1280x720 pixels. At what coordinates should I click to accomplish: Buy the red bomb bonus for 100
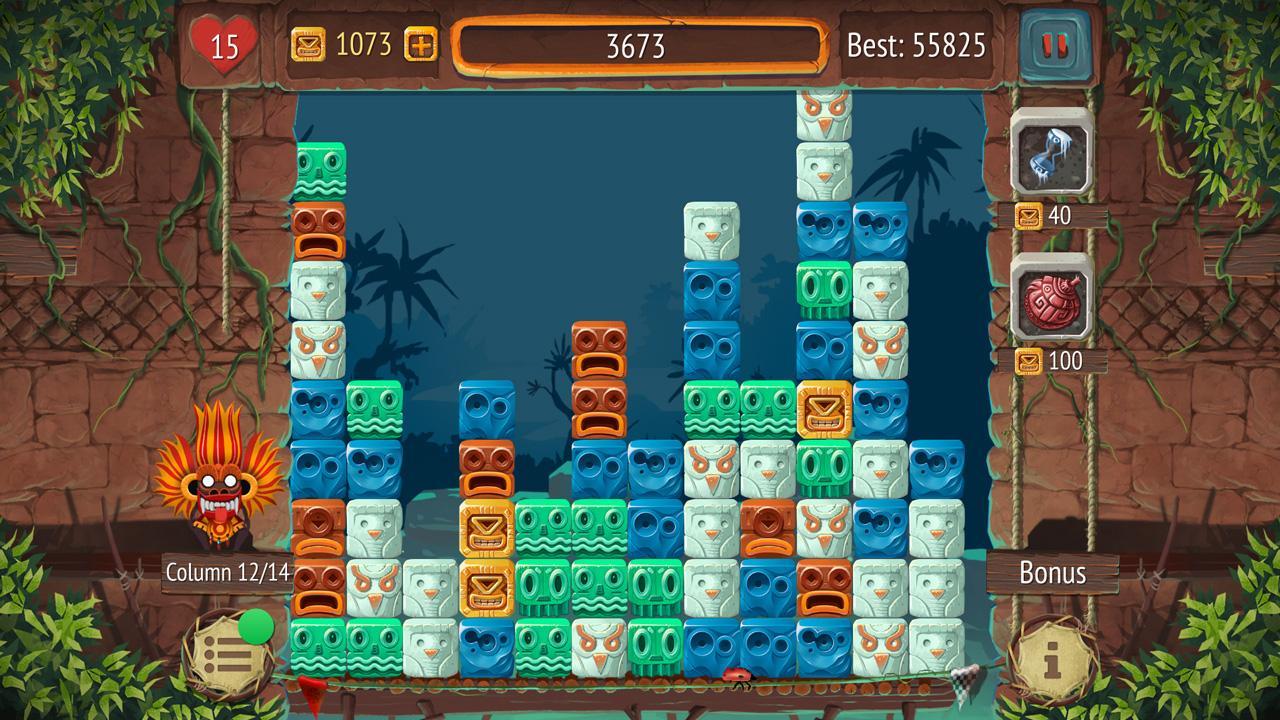pos(1051,297)
